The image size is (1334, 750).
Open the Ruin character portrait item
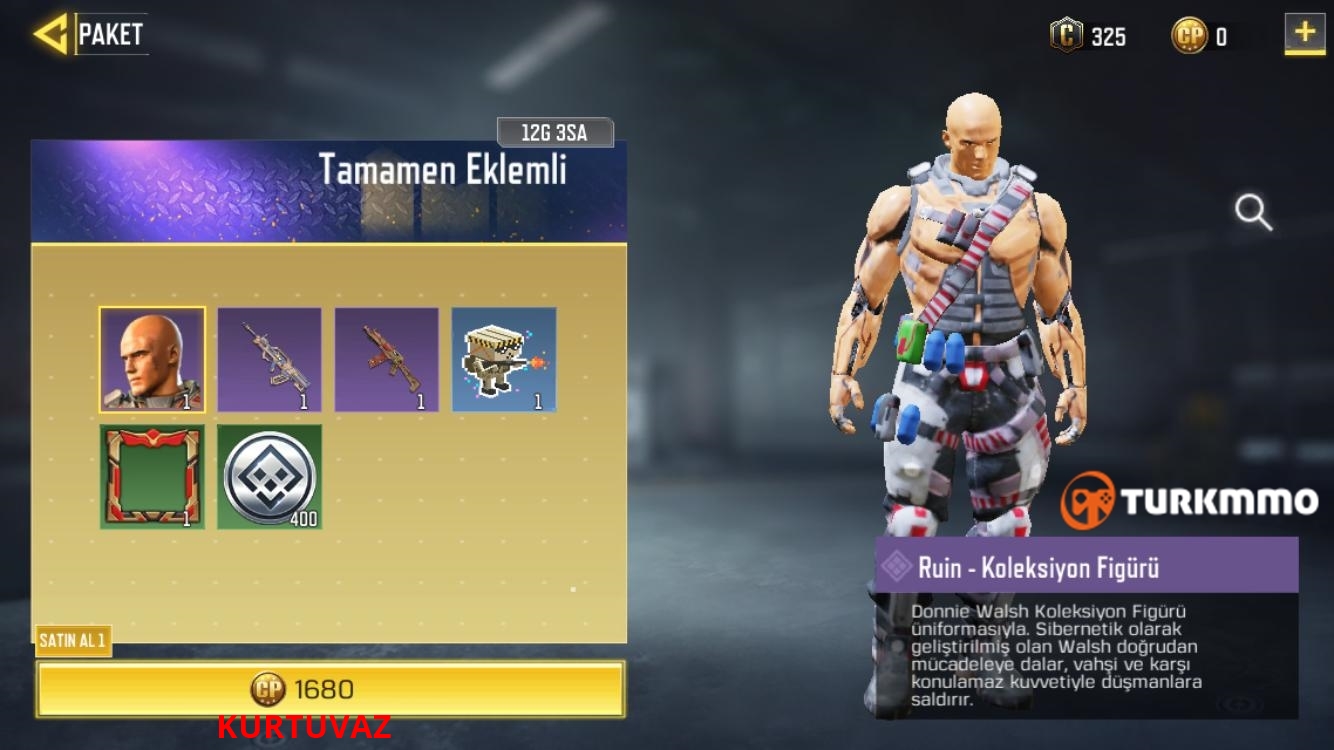153,358
